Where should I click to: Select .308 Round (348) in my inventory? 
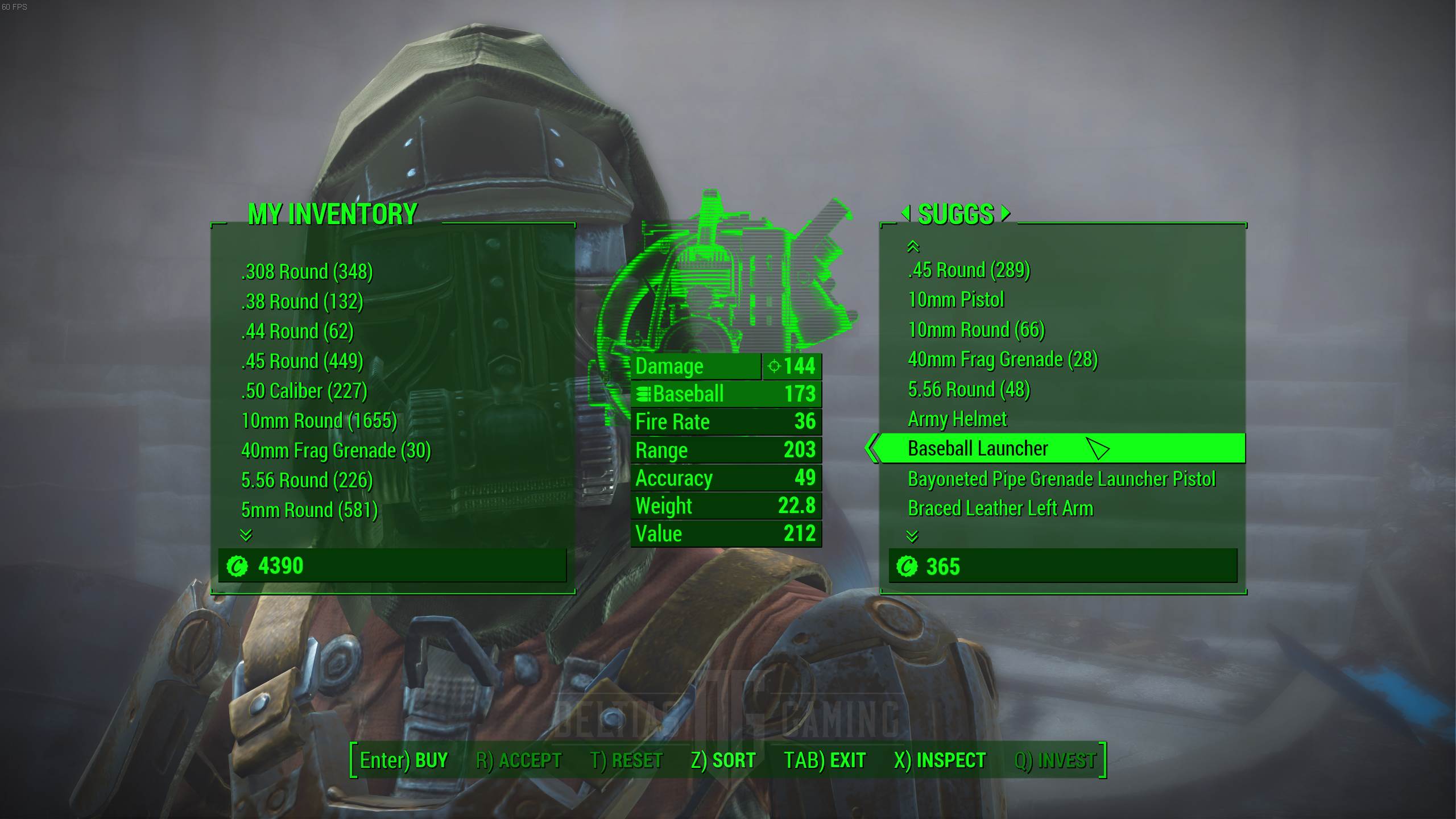coord(307,272)
